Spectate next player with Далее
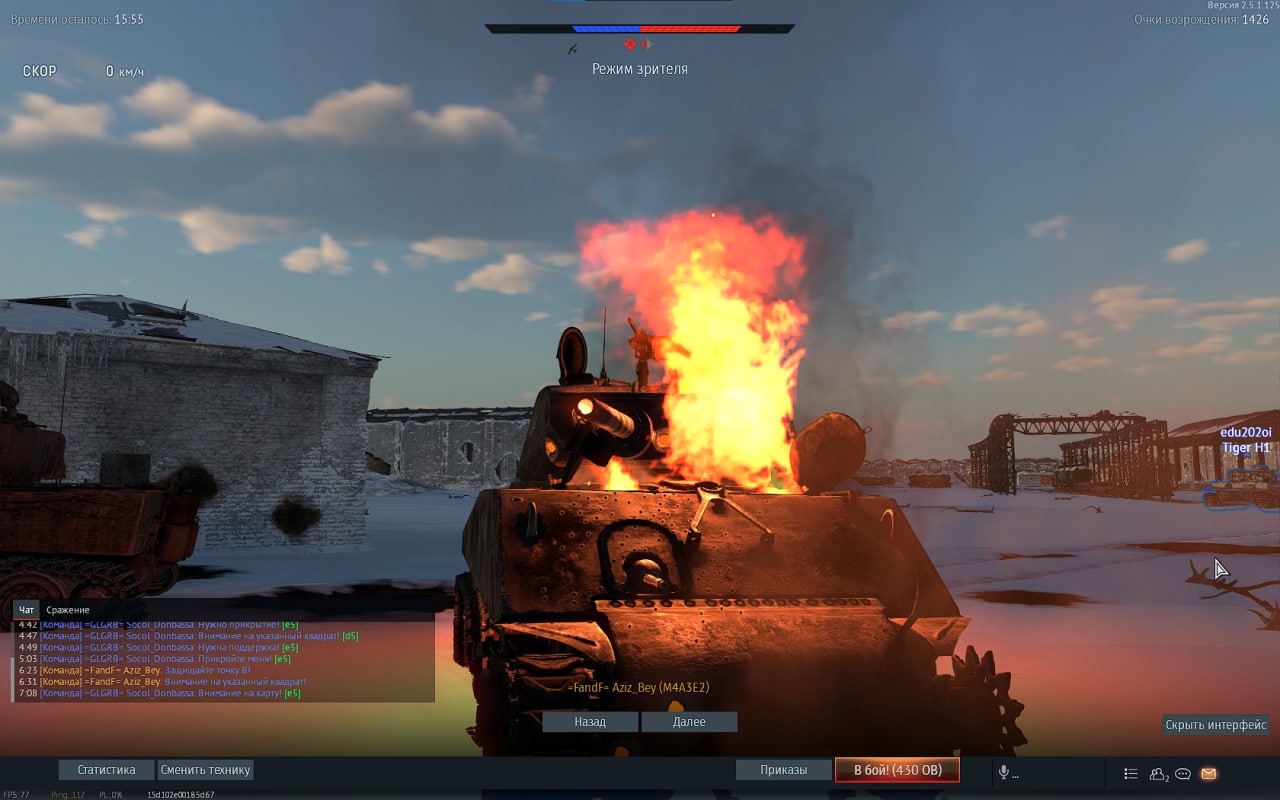Image resolution: width=1280 pixels, height=800 pixels. 689,722
